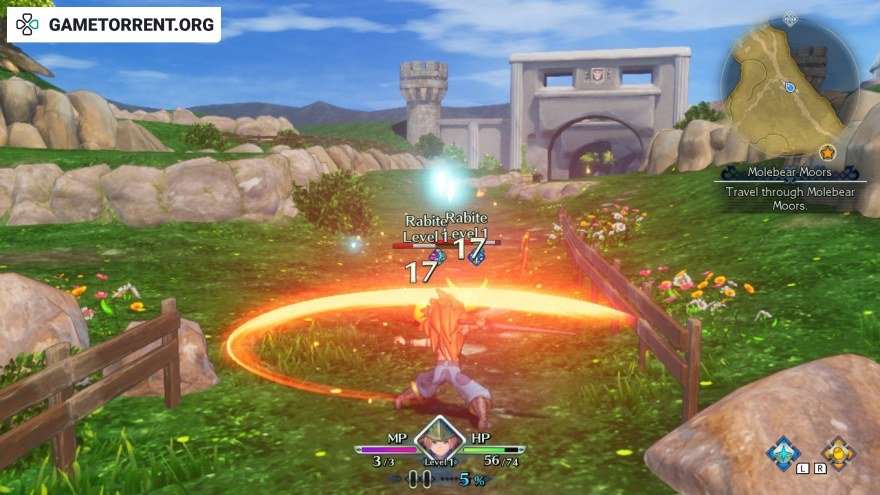The width and height of the screenshot is (880, 495).
Task: Activate the orange item shortcut icon
Action: 838,453
